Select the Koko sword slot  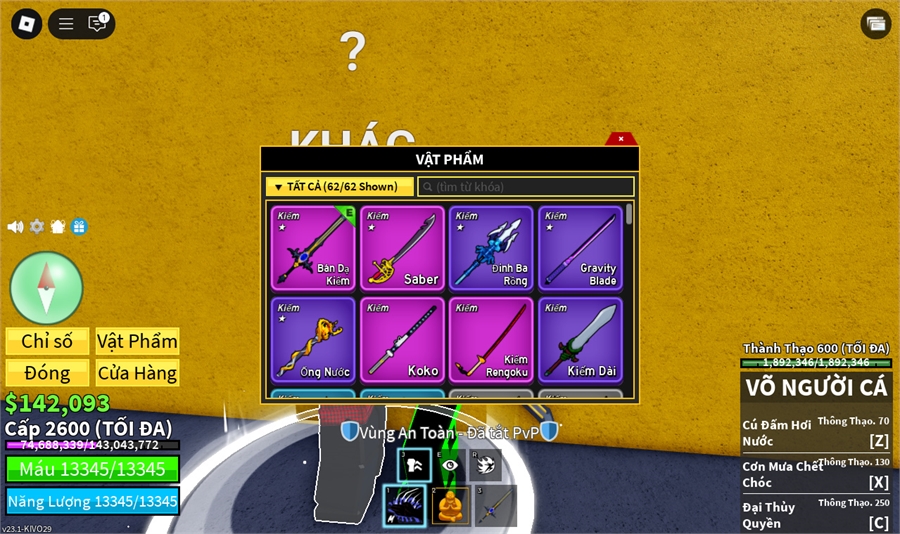(402, 339)
